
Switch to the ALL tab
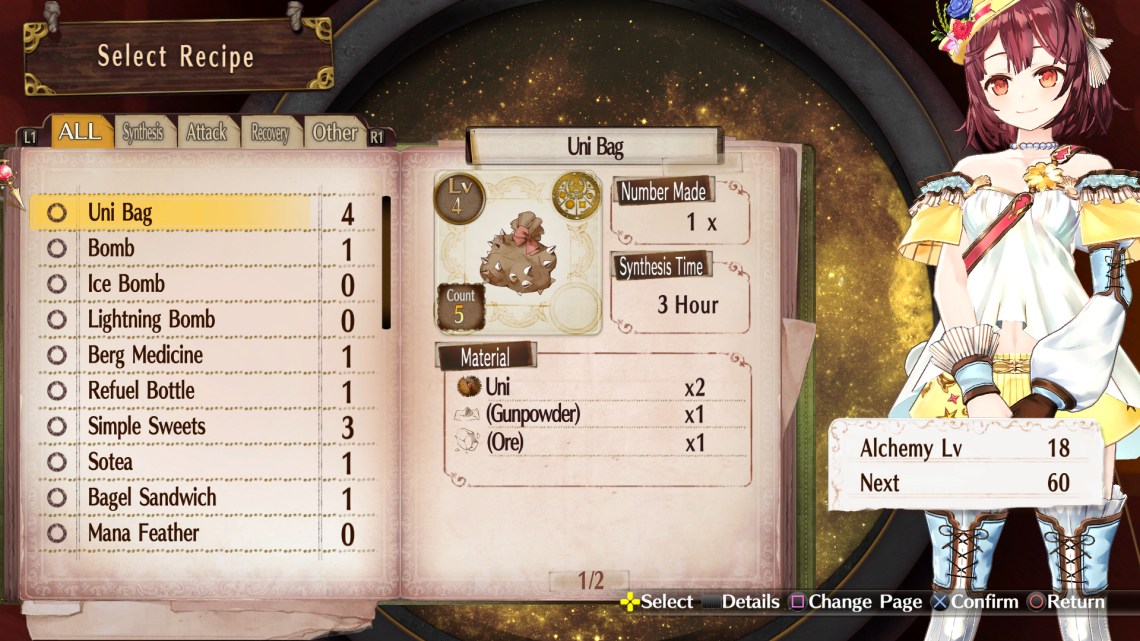[79, 132]
